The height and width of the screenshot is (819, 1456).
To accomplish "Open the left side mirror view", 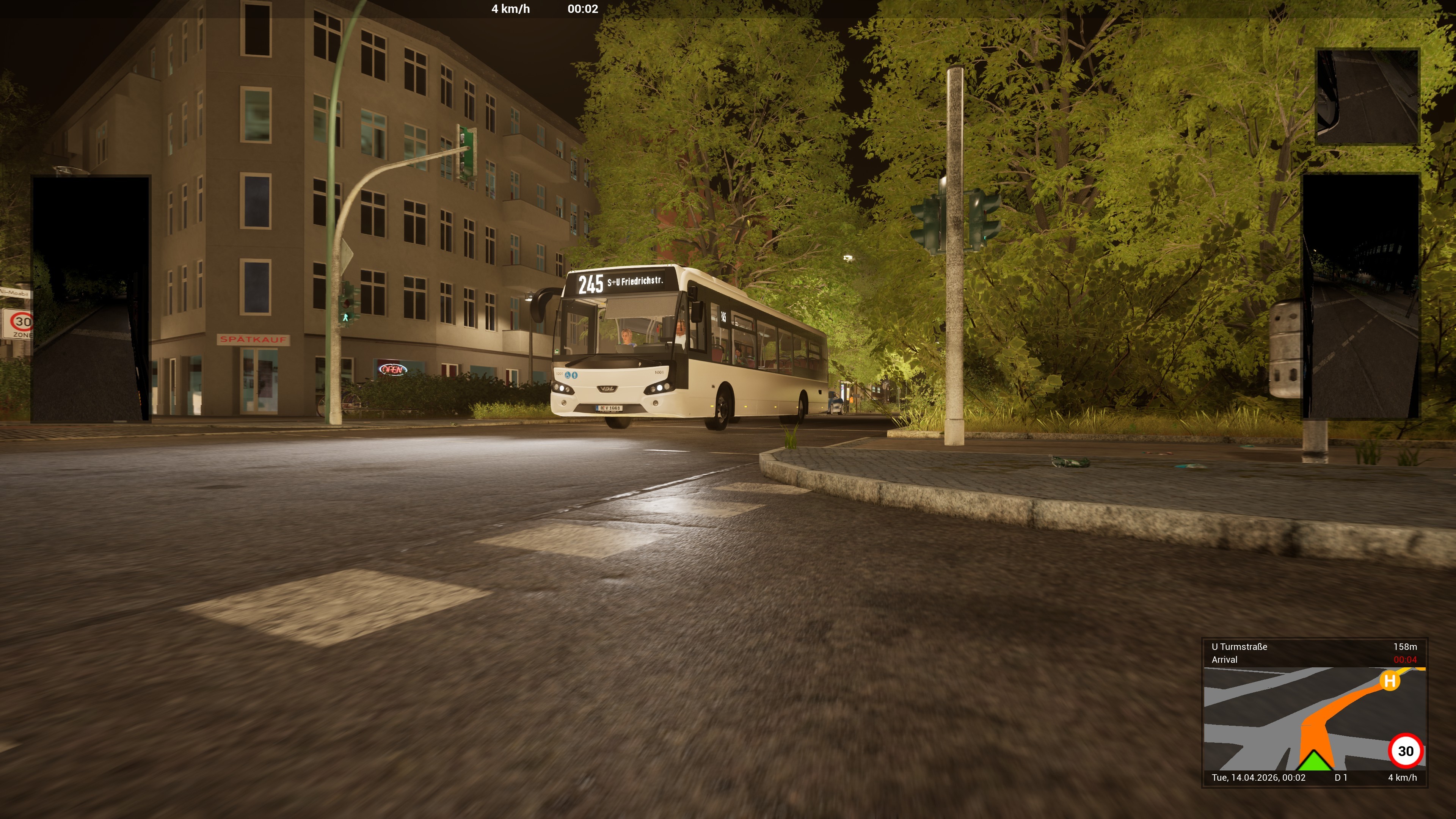I will [x=91, y=299].
